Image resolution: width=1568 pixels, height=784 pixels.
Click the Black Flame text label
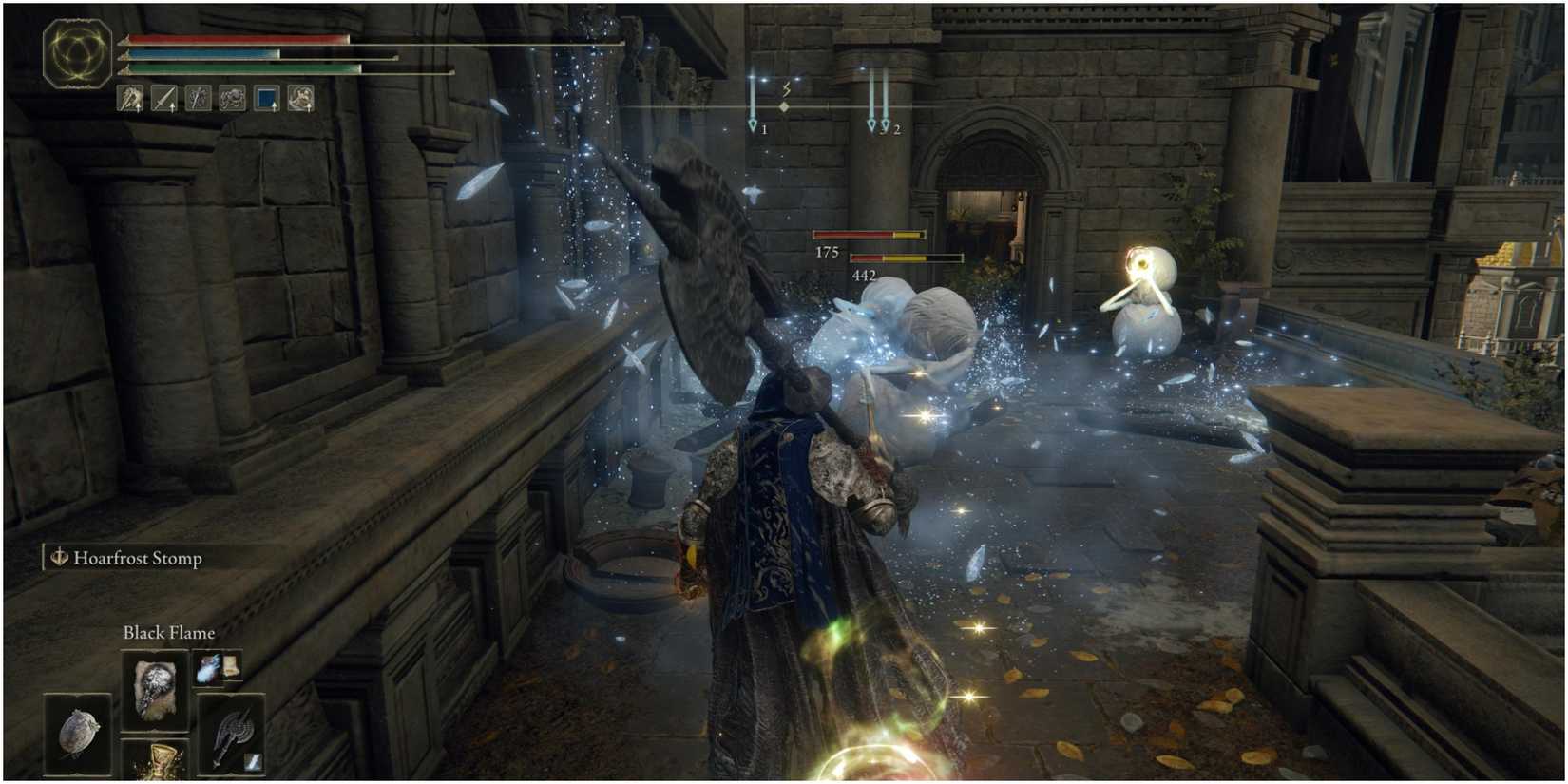(168, 633)
